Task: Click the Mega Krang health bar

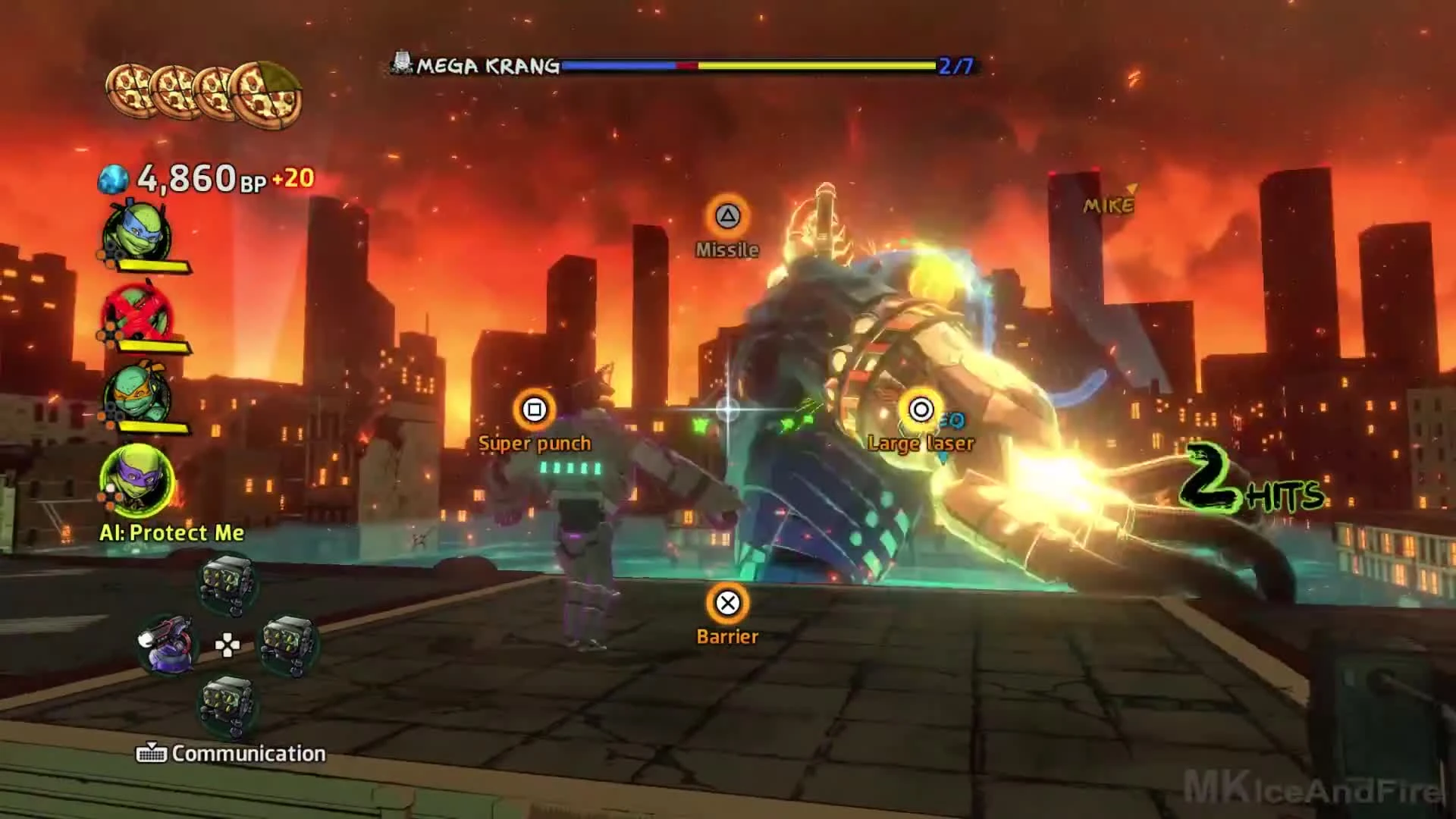Action: [x=751, y=66]
